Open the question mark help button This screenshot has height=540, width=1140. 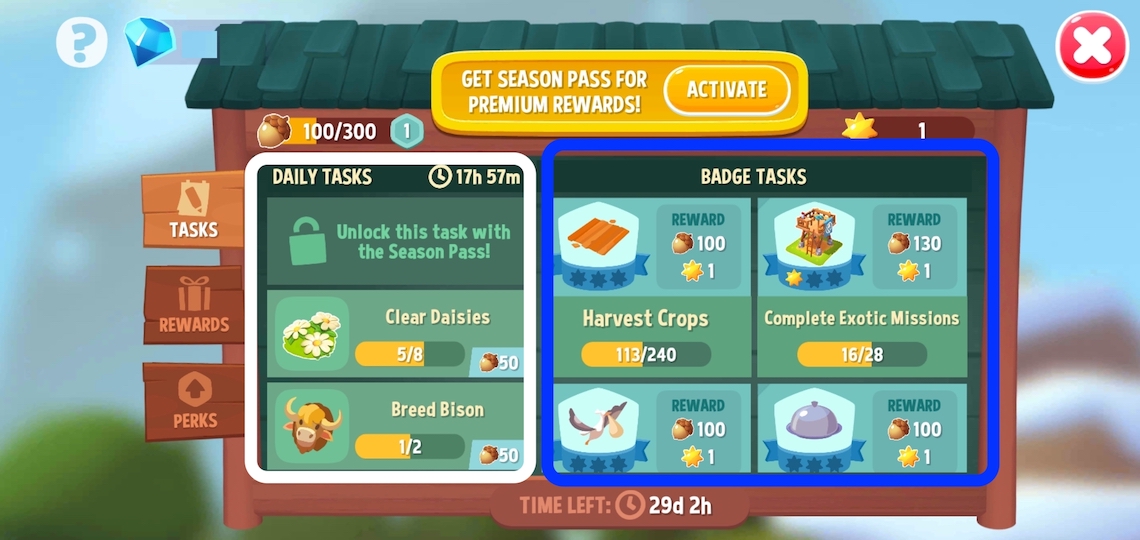coord(81,44)
